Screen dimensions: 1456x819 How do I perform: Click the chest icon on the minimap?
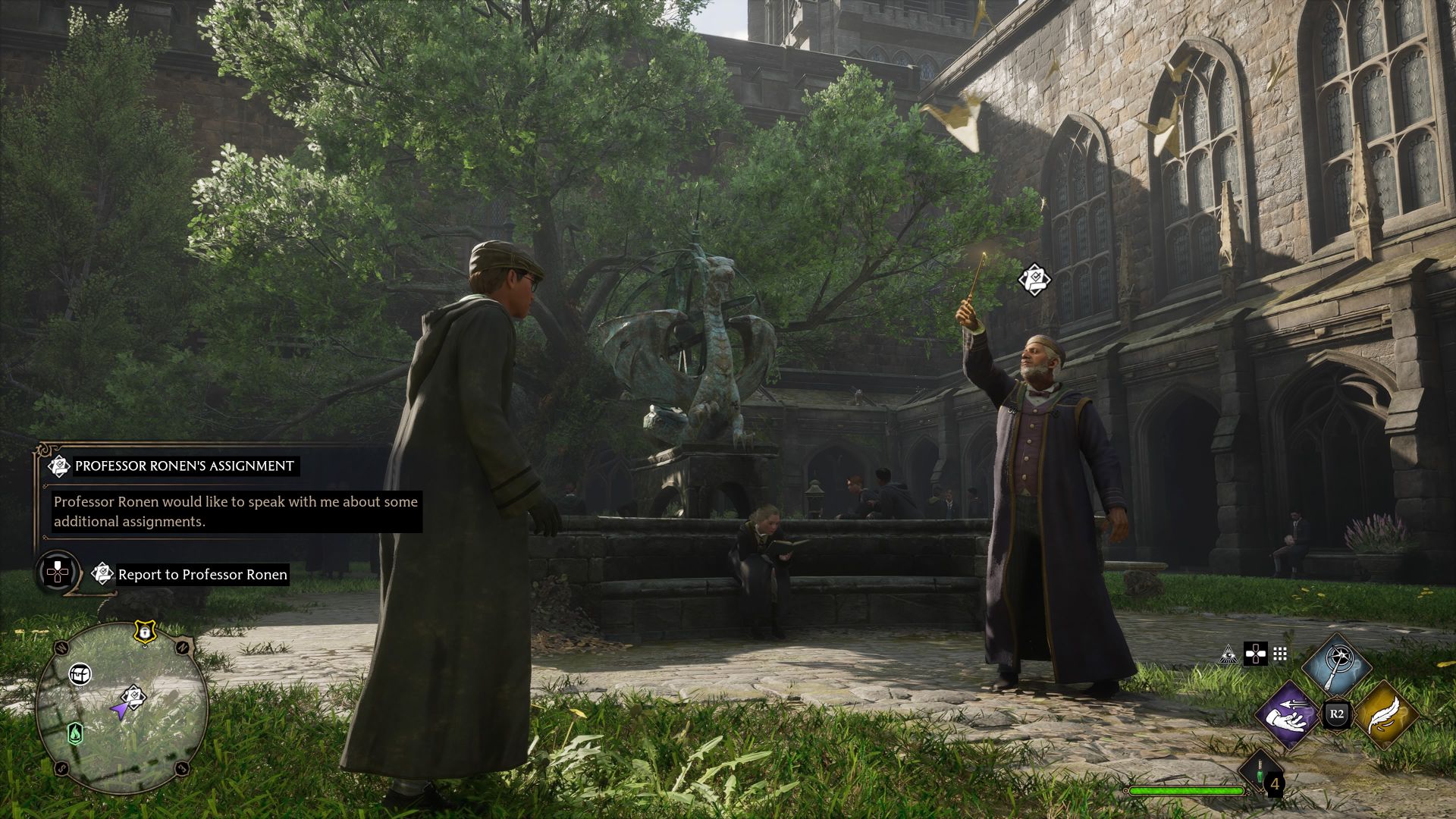tap(80, 673)
